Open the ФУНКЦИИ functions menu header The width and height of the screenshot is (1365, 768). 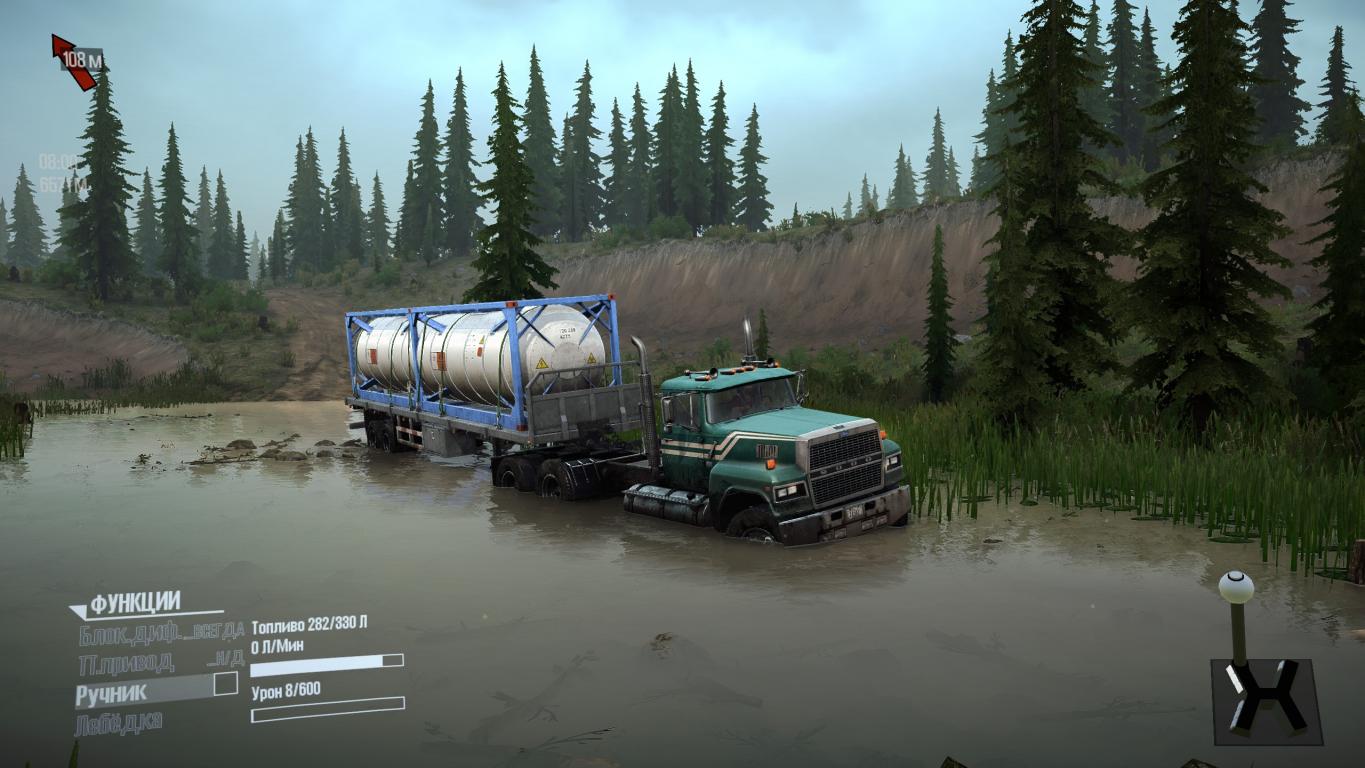click(x=135, y=602)
